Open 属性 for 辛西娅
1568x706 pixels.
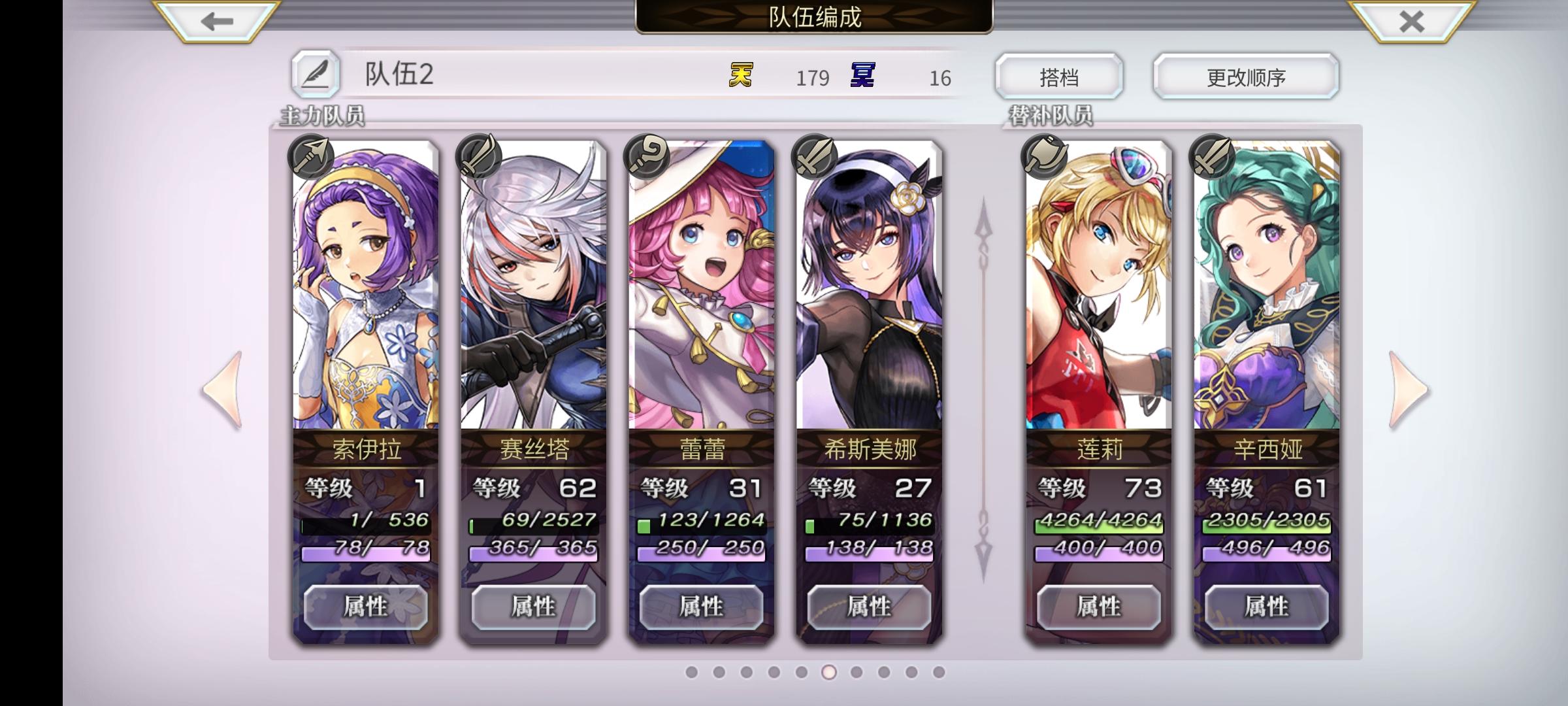(x=1266, y=607)
